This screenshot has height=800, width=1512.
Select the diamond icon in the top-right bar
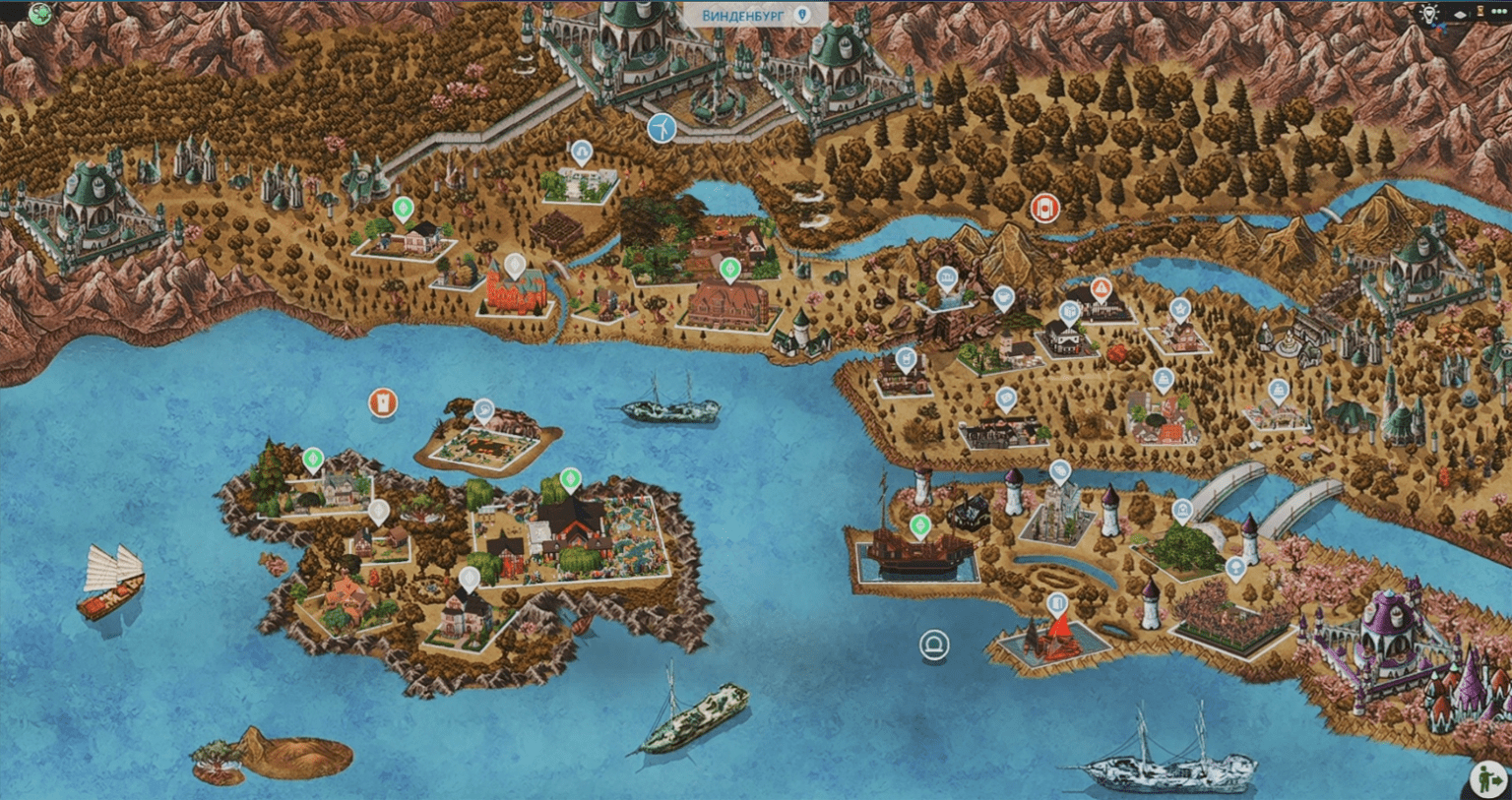coord(1460,15)
